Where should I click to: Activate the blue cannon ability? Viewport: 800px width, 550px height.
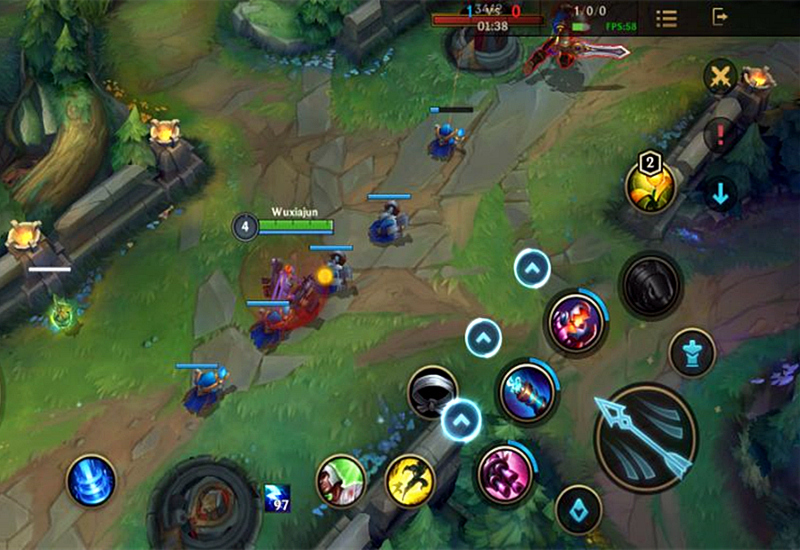point(527,390)
